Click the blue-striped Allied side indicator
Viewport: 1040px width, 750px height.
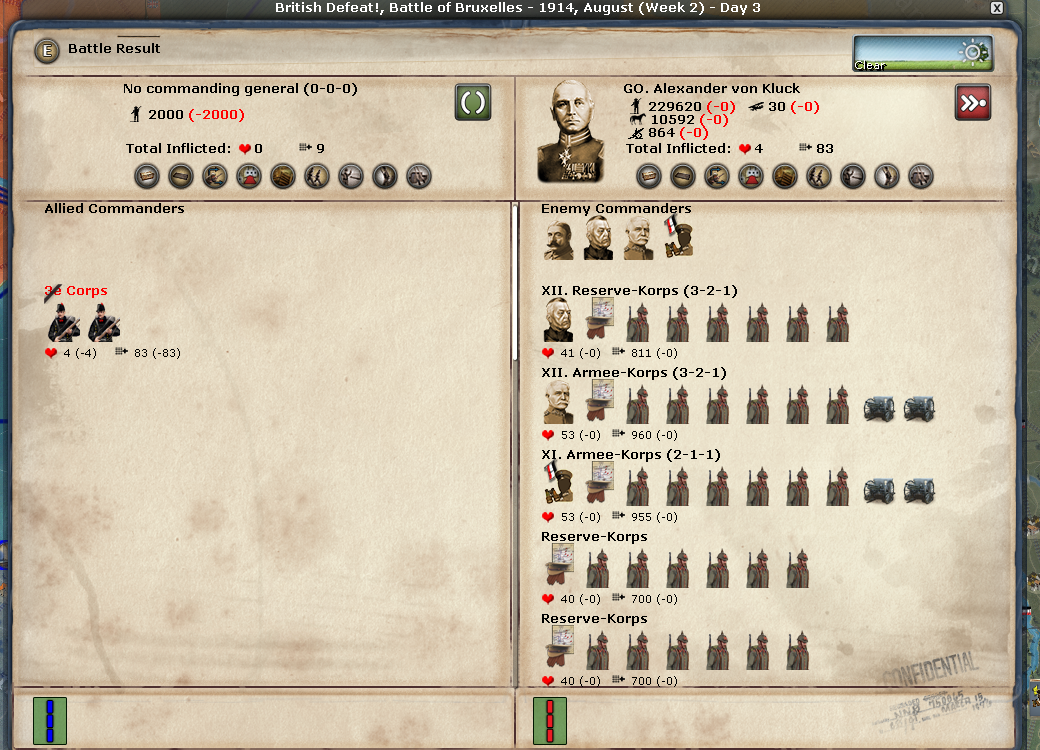pos(50,721)
